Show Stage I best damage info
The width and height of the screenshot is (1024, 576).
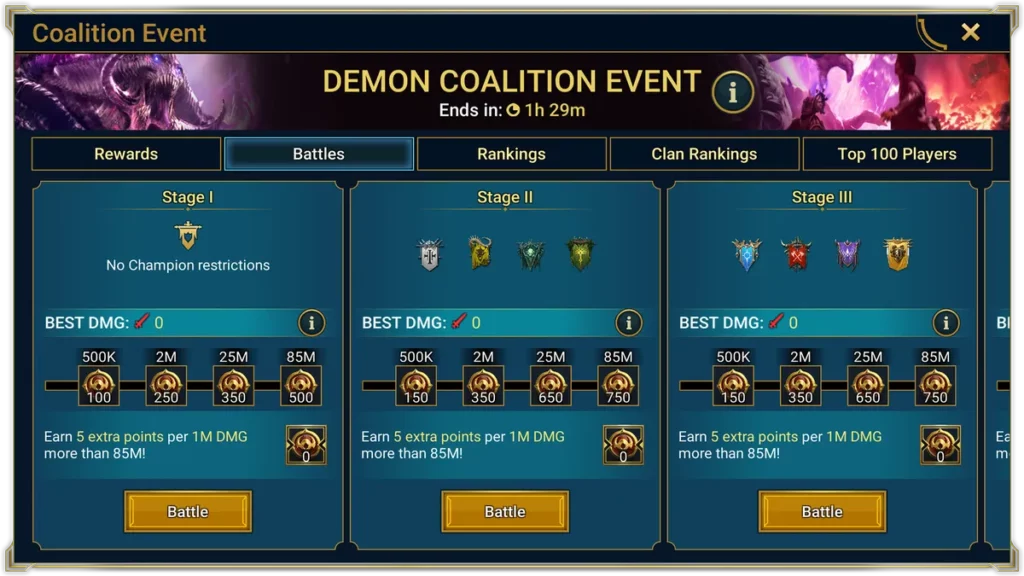[x=311, y=323]
